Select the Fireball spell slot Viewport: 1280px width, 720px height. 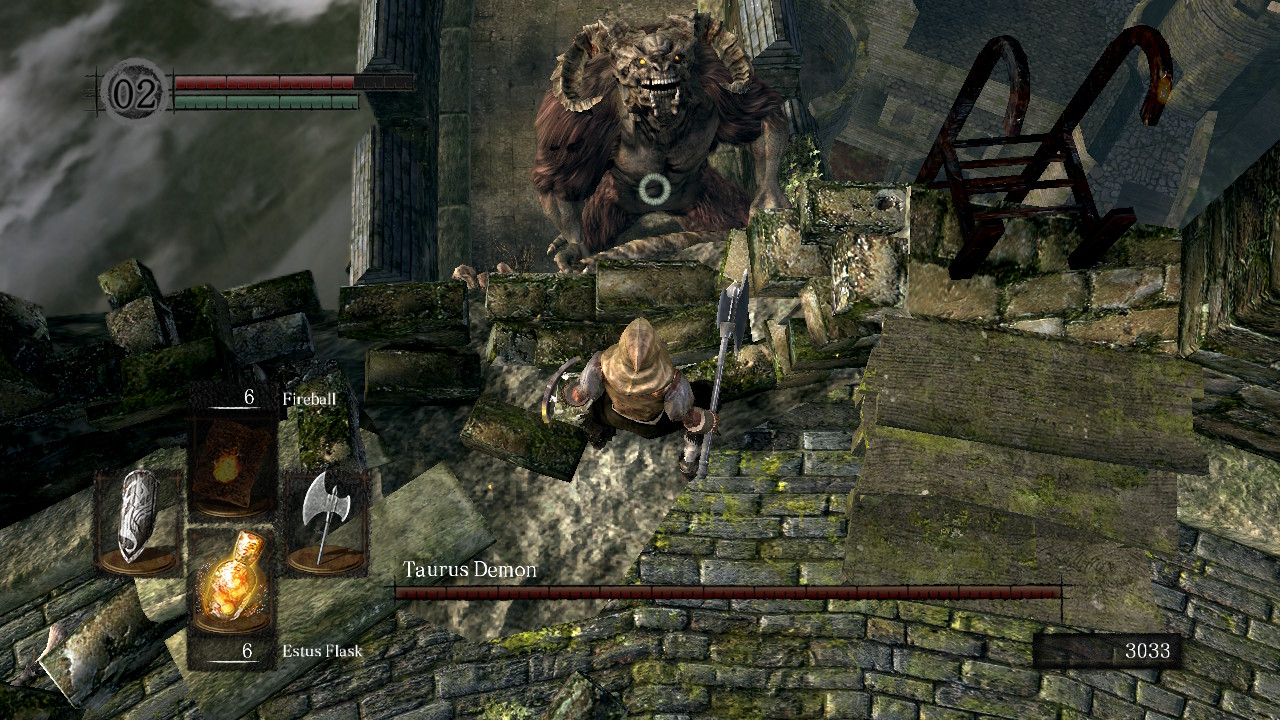[x=232, y=463]
